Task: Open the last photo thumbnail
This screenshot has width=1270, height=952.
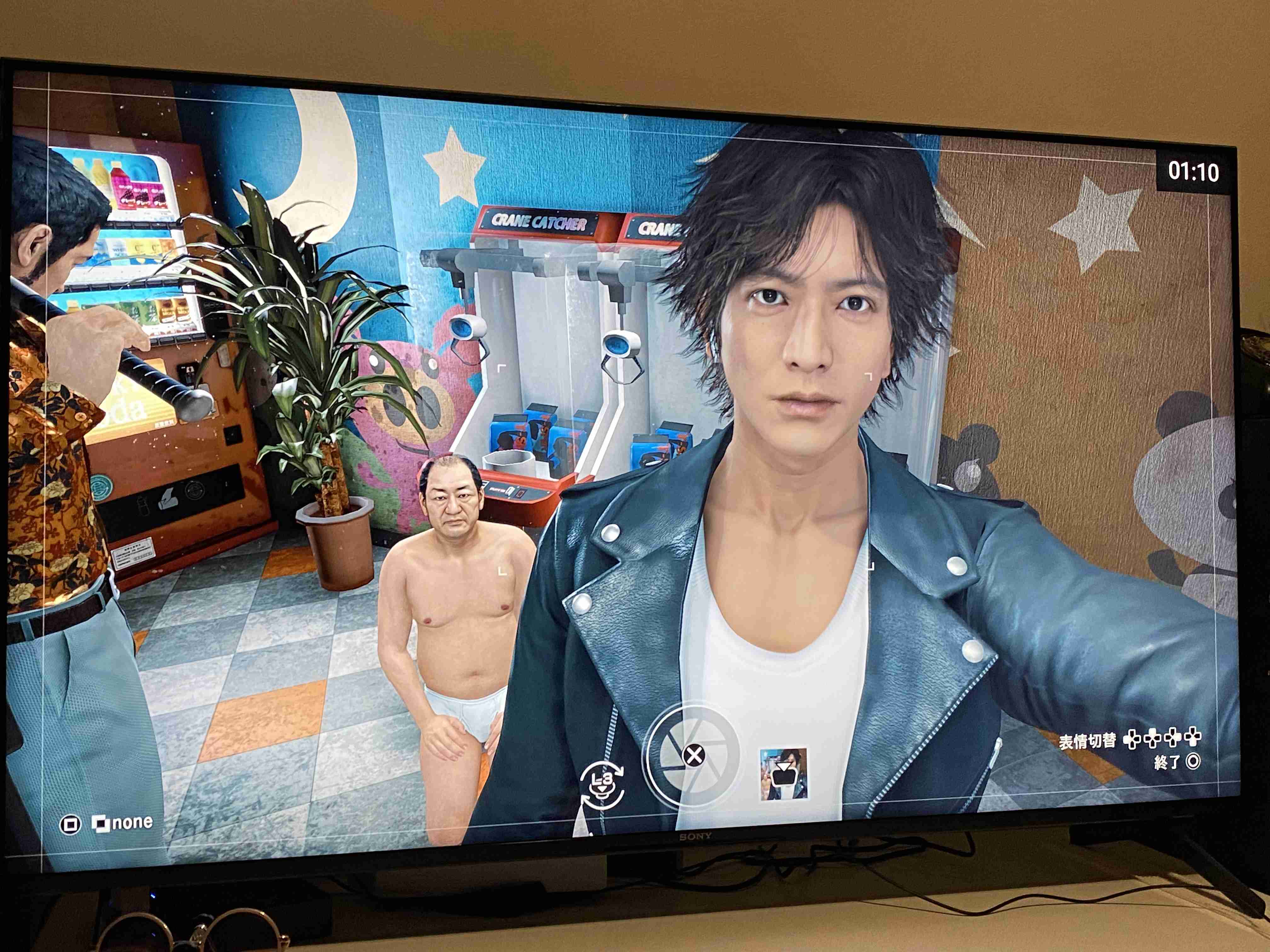Action: [x=784, y=773]
